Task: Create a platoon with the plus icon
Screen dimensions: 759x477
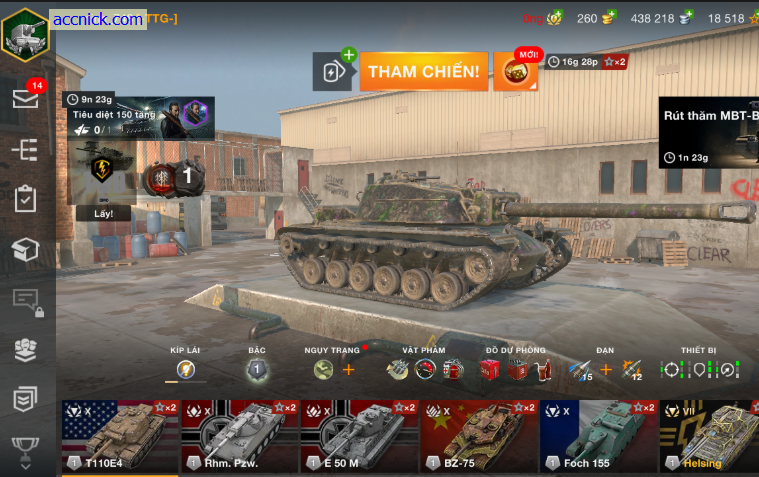Action: pos(335,71)
